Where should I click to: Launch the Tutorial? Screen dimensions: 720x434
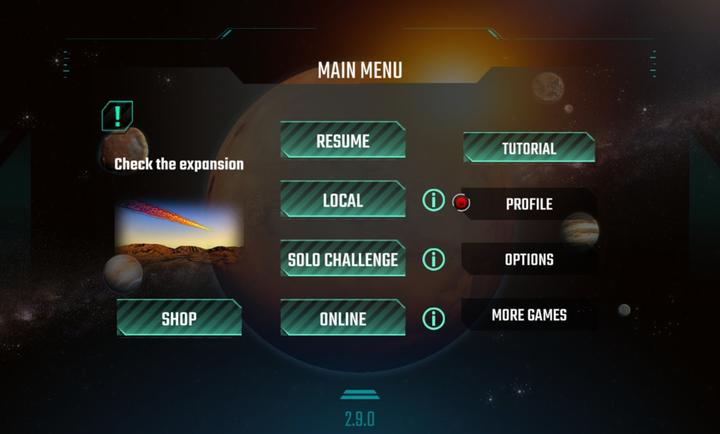pyautogui.click(x=529, y=148)
